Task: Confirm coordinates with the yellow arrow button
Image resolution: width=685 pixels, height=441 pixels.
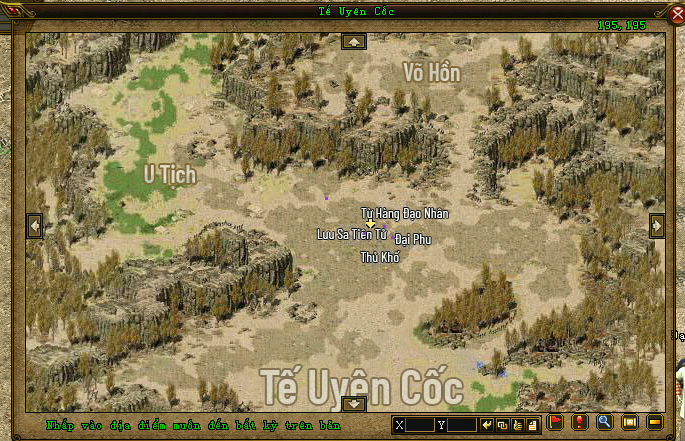Action: click(x=487, y=425)
